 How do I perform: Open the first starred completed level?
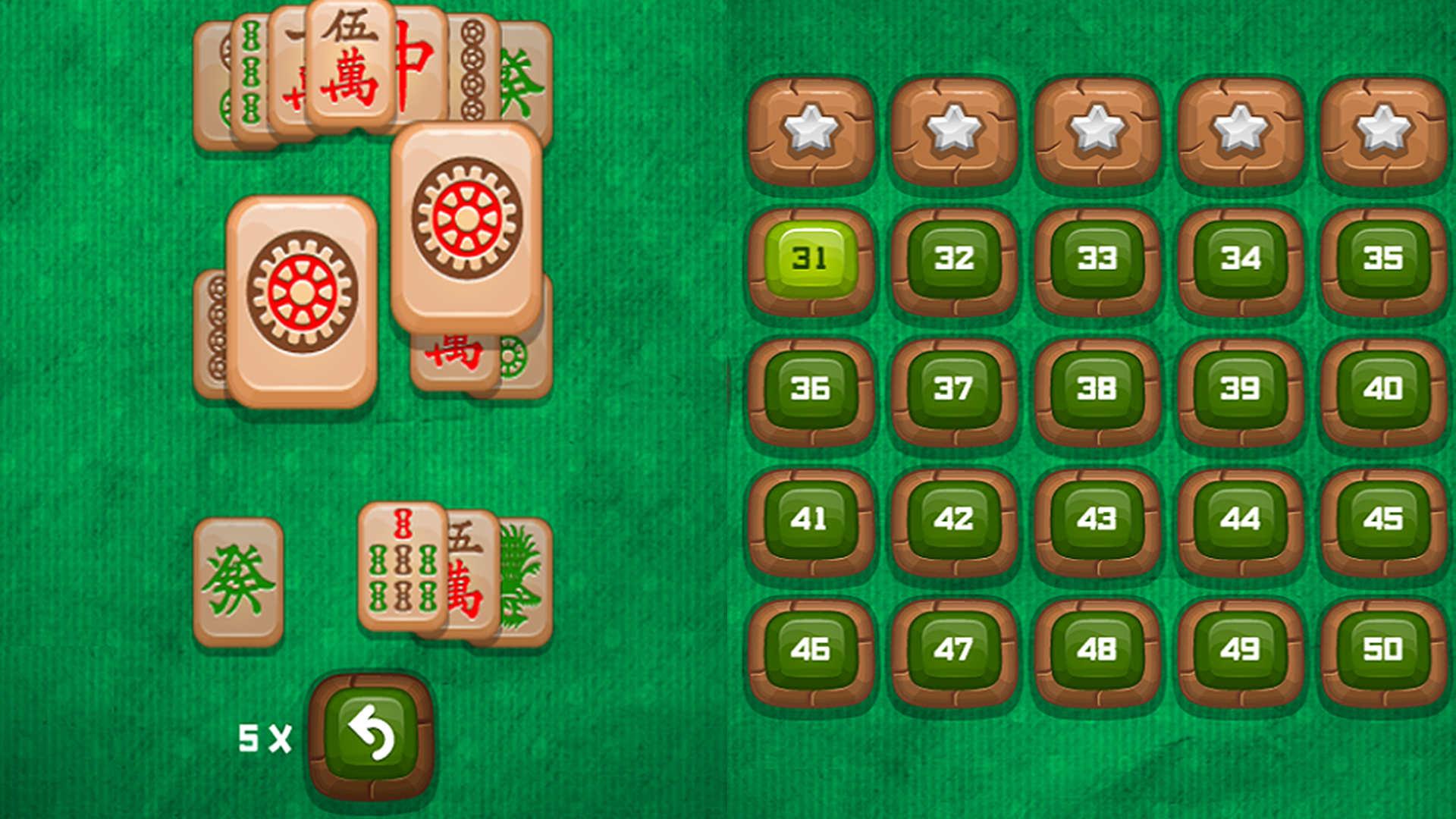click(810, 129)
